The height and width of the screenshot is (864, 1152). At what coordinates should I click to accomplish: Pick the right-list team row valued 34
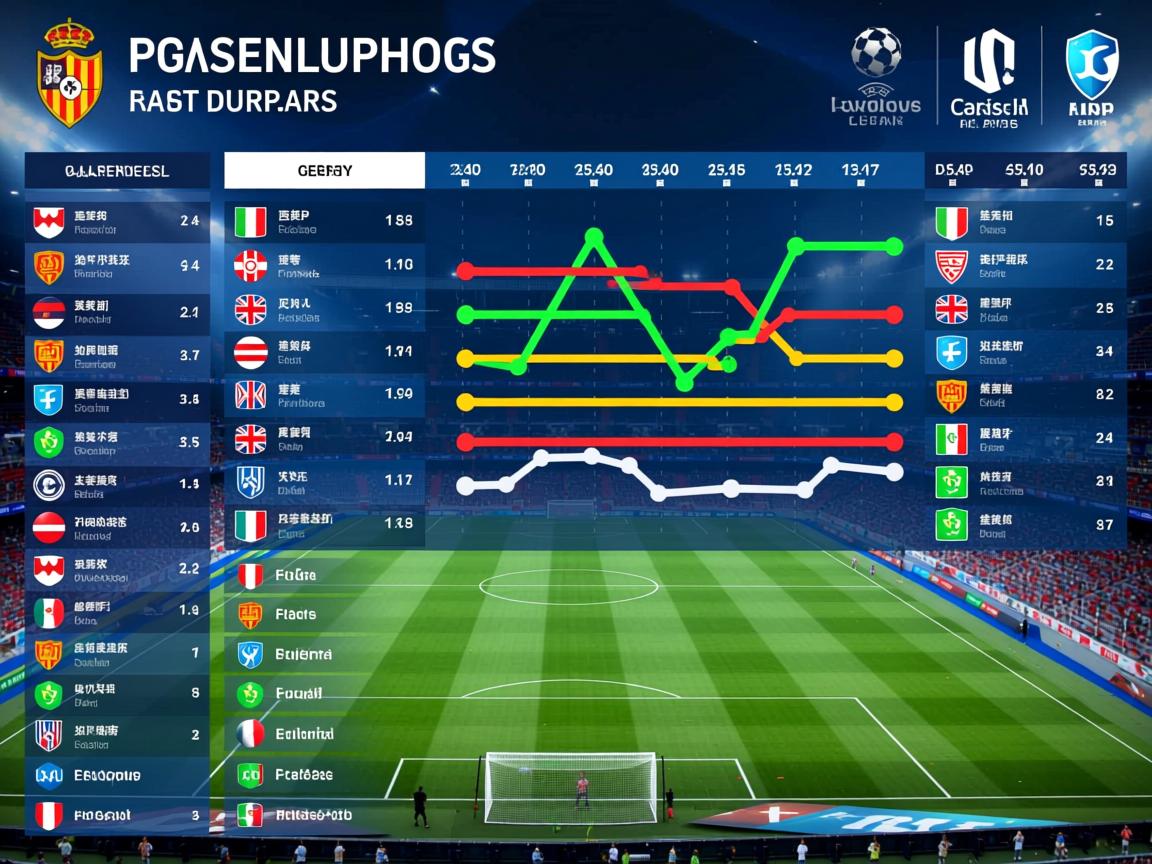(1027, 352)
